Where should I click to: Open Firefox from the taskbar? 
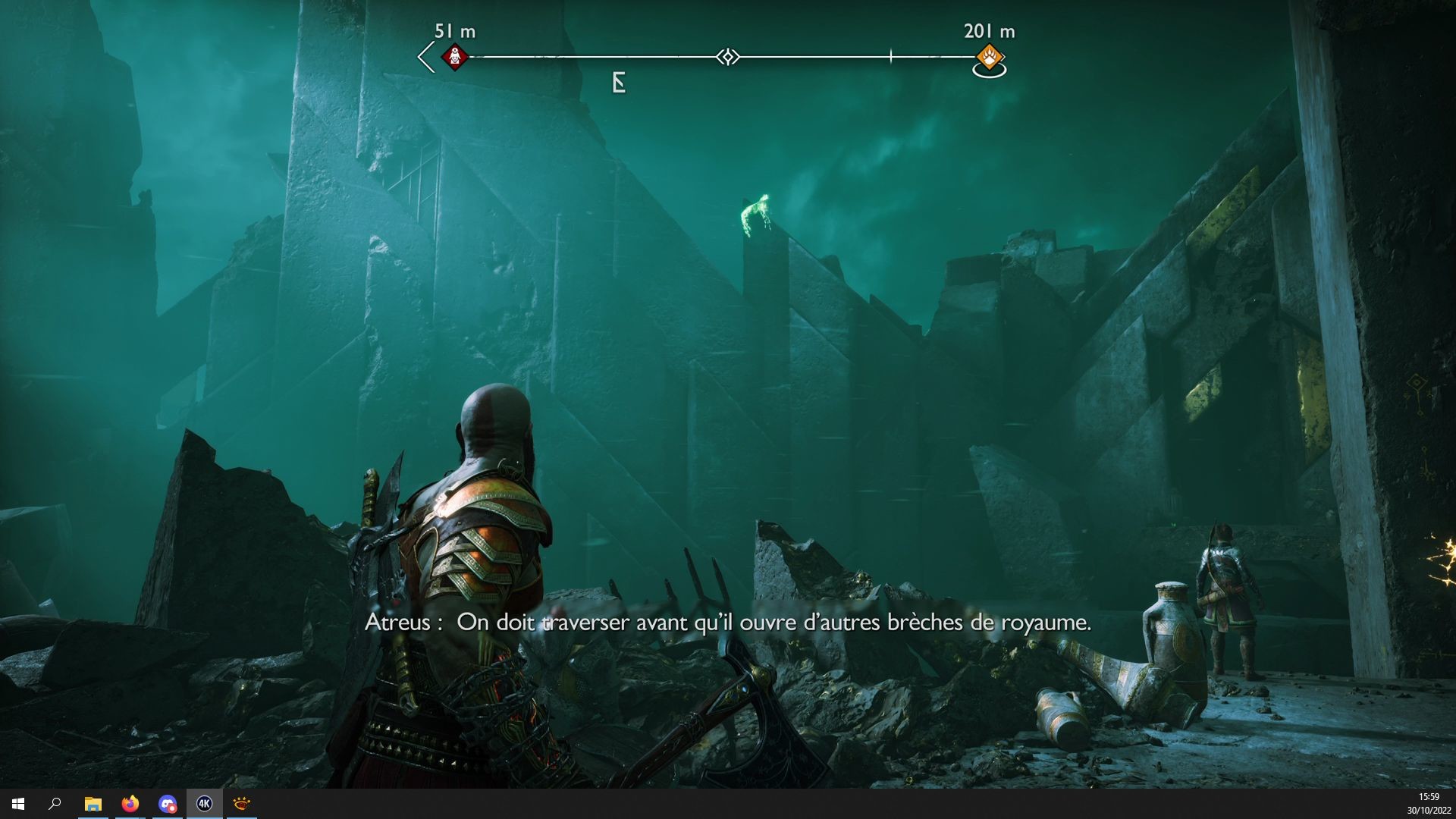pos(130,805)
